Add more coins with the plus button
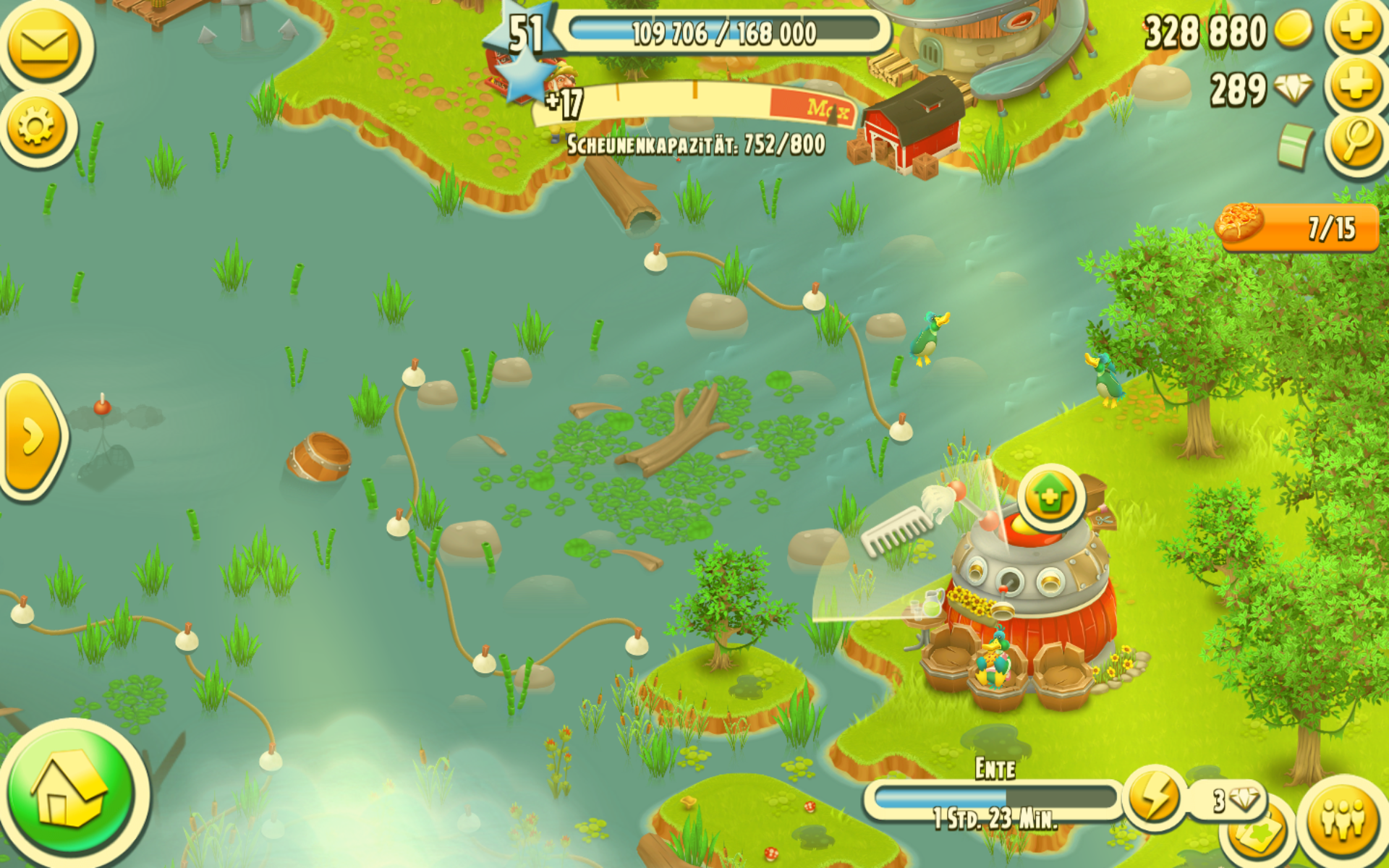Screen dimensions: 1389x868 point(1355,29)
